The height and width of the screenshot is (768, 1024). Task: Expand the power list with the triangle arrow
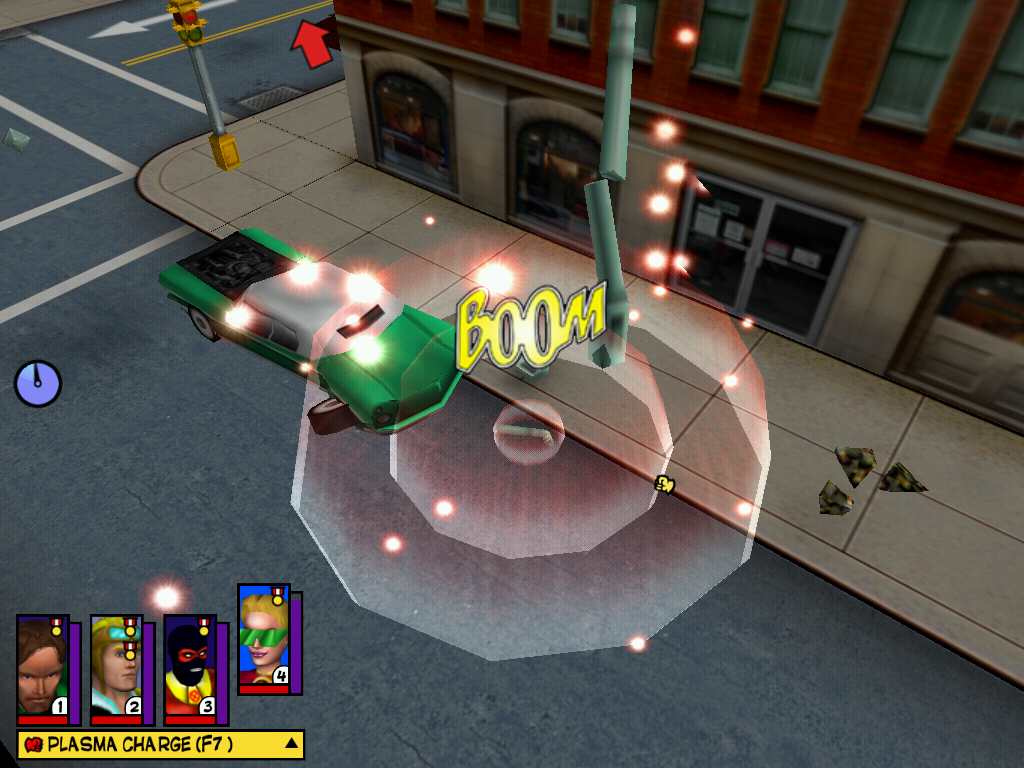tap(291, 743)
